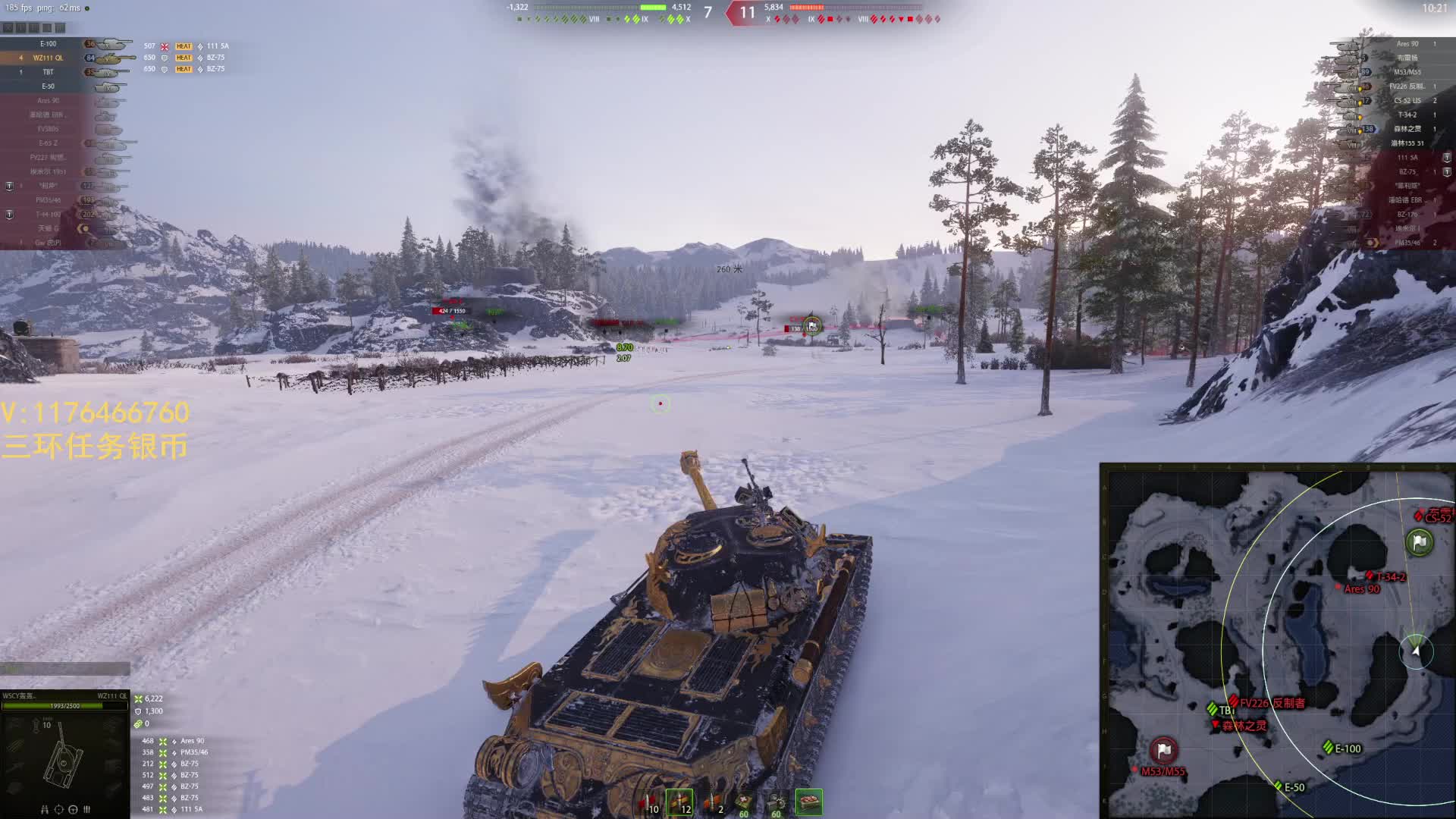Image resolution: width=1456 pixels, height=819 pixels.
Task: Use the first aid kit consumable
Action: 744,802
